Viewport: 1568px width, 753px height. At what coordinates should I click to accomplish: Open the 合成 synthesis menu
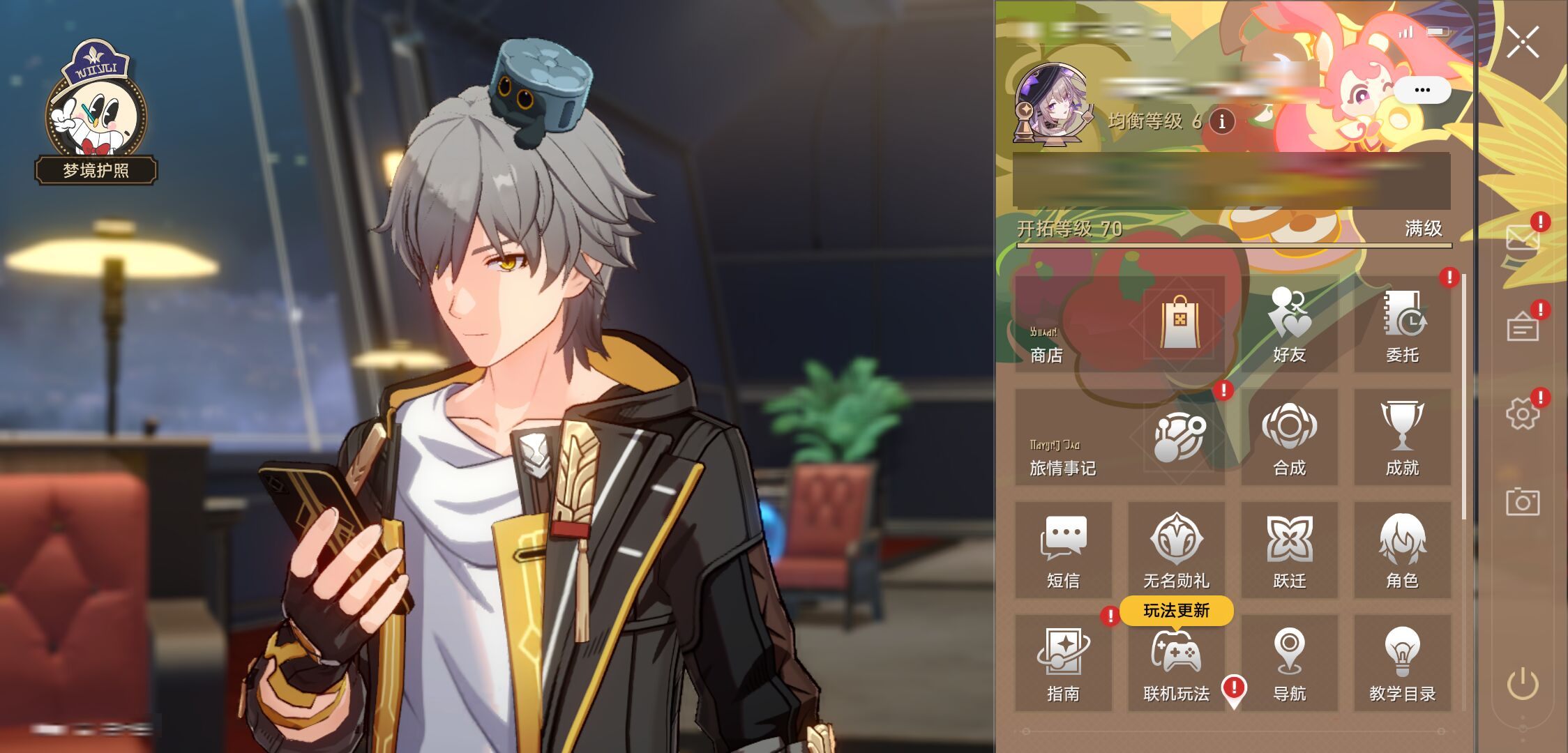coord(1289,437)
